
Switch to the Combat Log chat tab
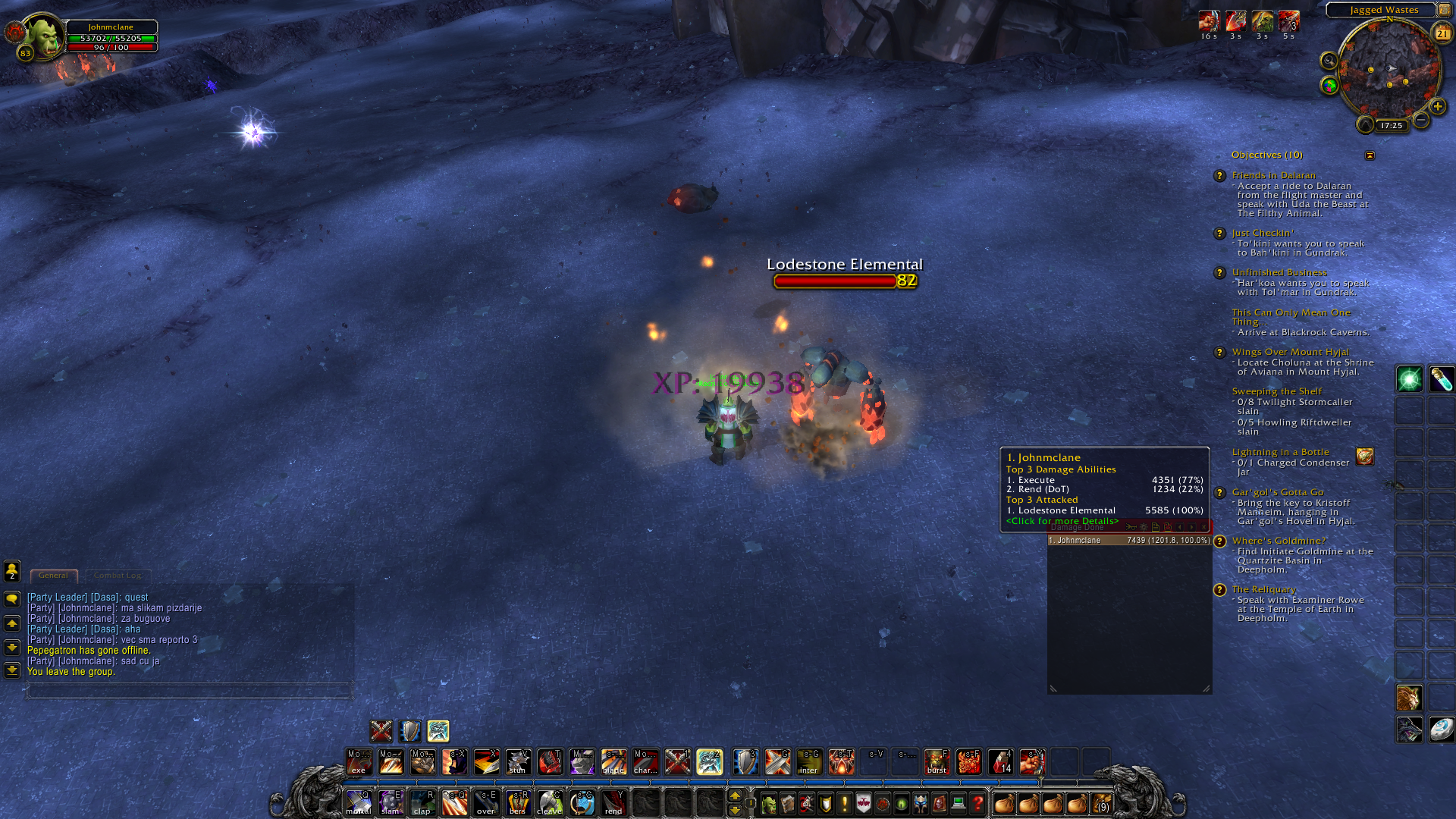click(x=118, y=576)
